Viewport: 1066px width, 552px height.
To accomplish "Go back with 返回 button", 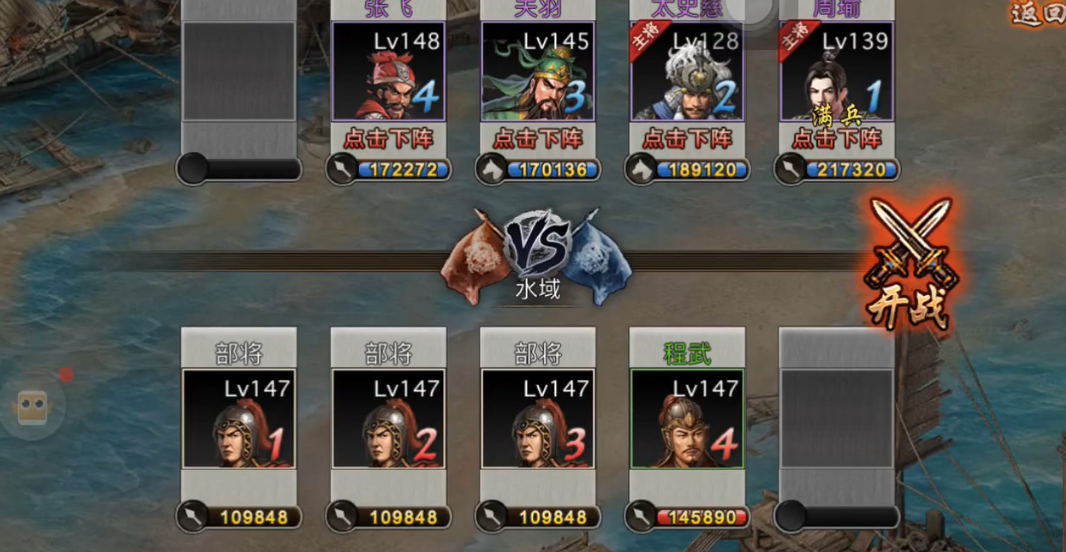I will [1038, 13].
